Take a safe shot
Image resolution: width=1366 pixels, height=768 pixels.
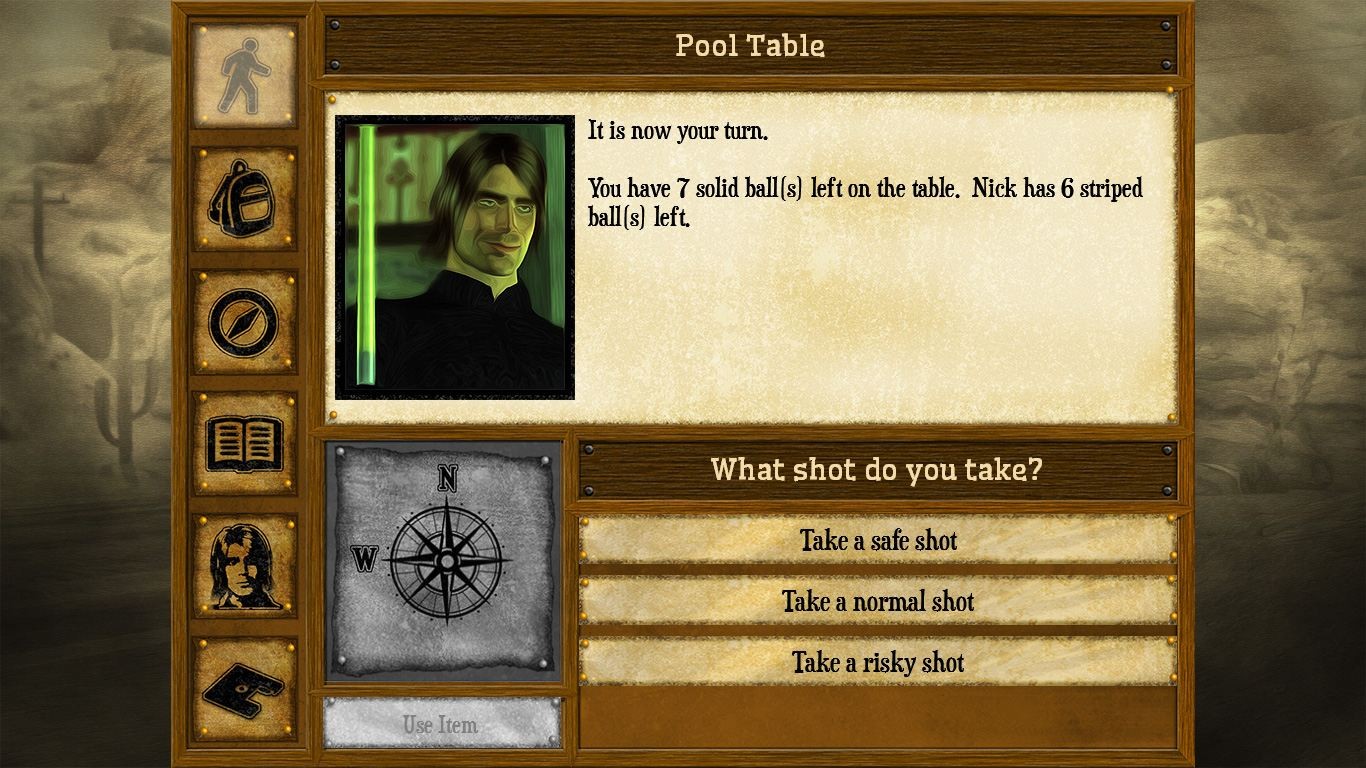point(877,541)
